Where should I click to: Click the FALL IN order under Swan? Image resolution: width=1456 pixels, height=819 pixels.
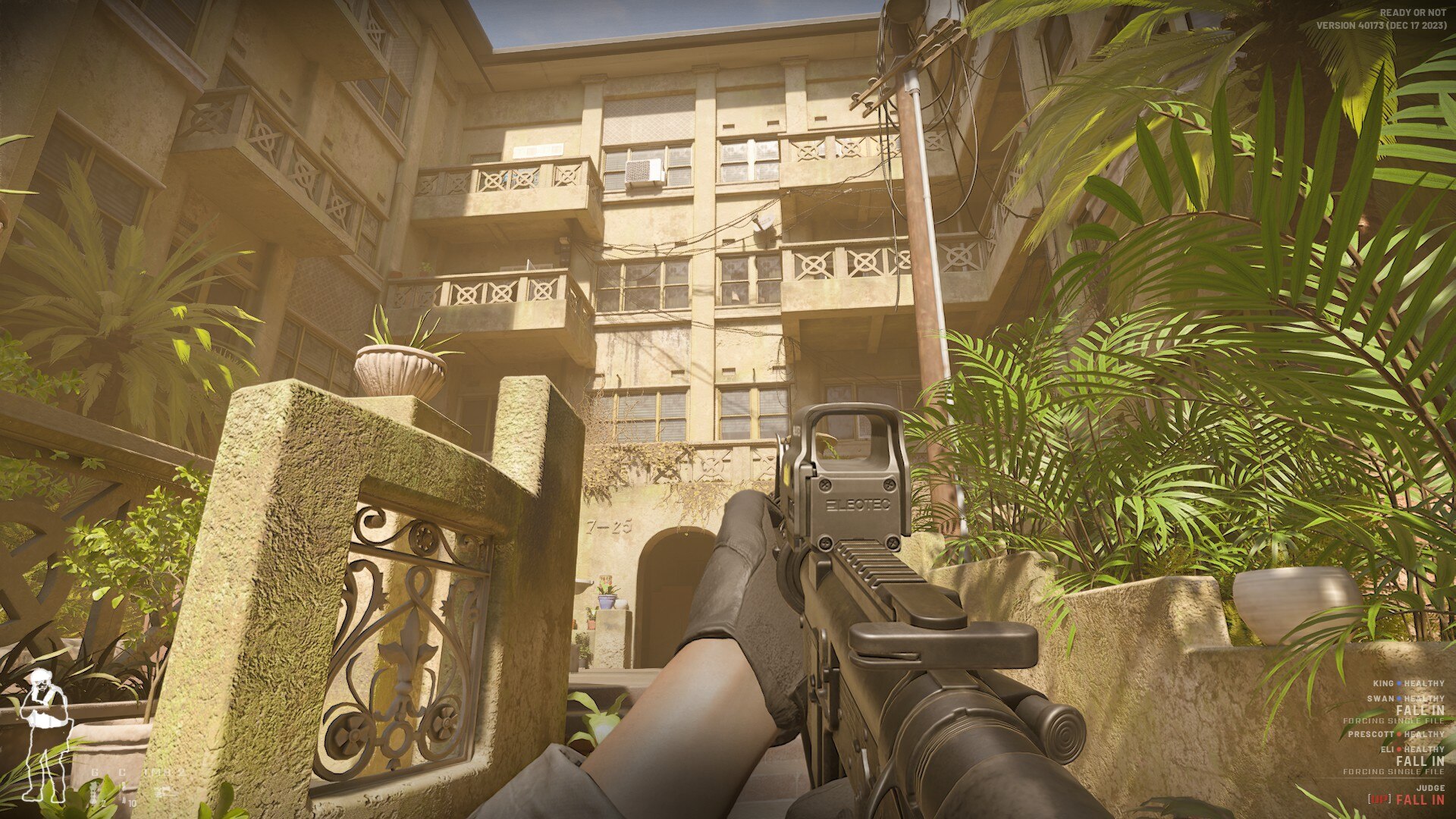[x=1420, y=711]
